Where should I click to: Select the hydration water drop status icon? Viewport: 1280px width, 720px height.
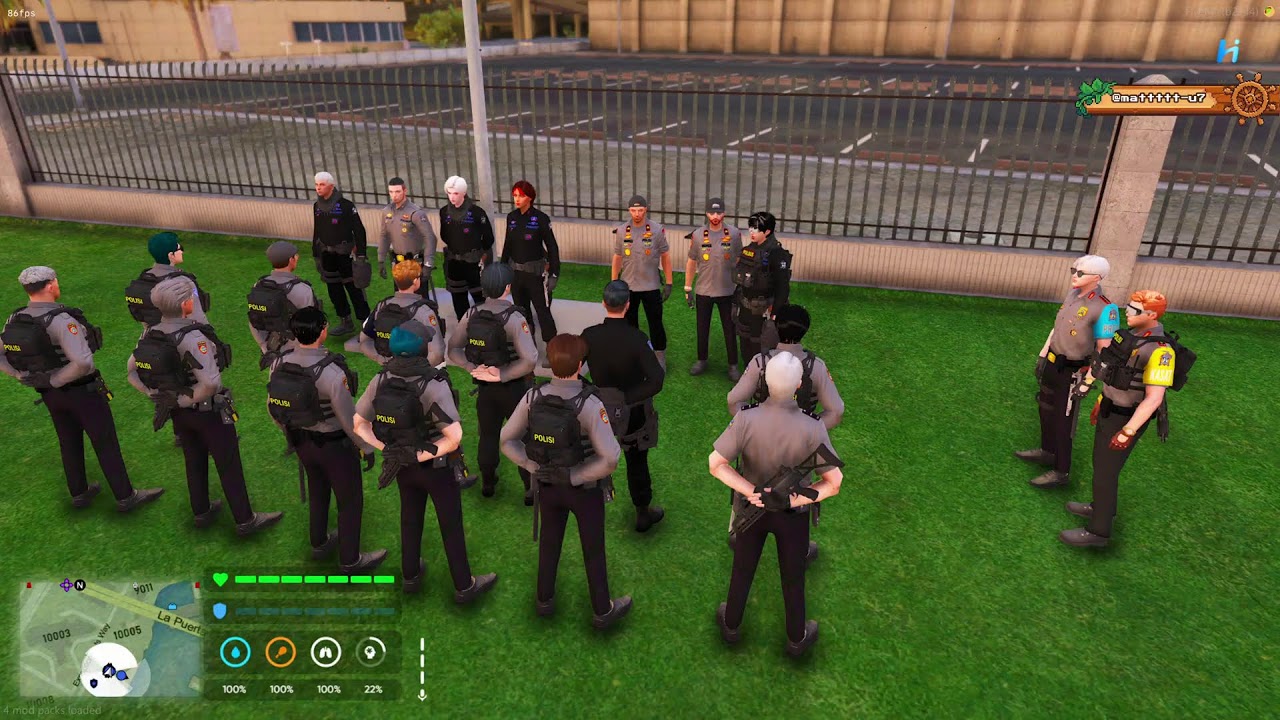(234, 653)
